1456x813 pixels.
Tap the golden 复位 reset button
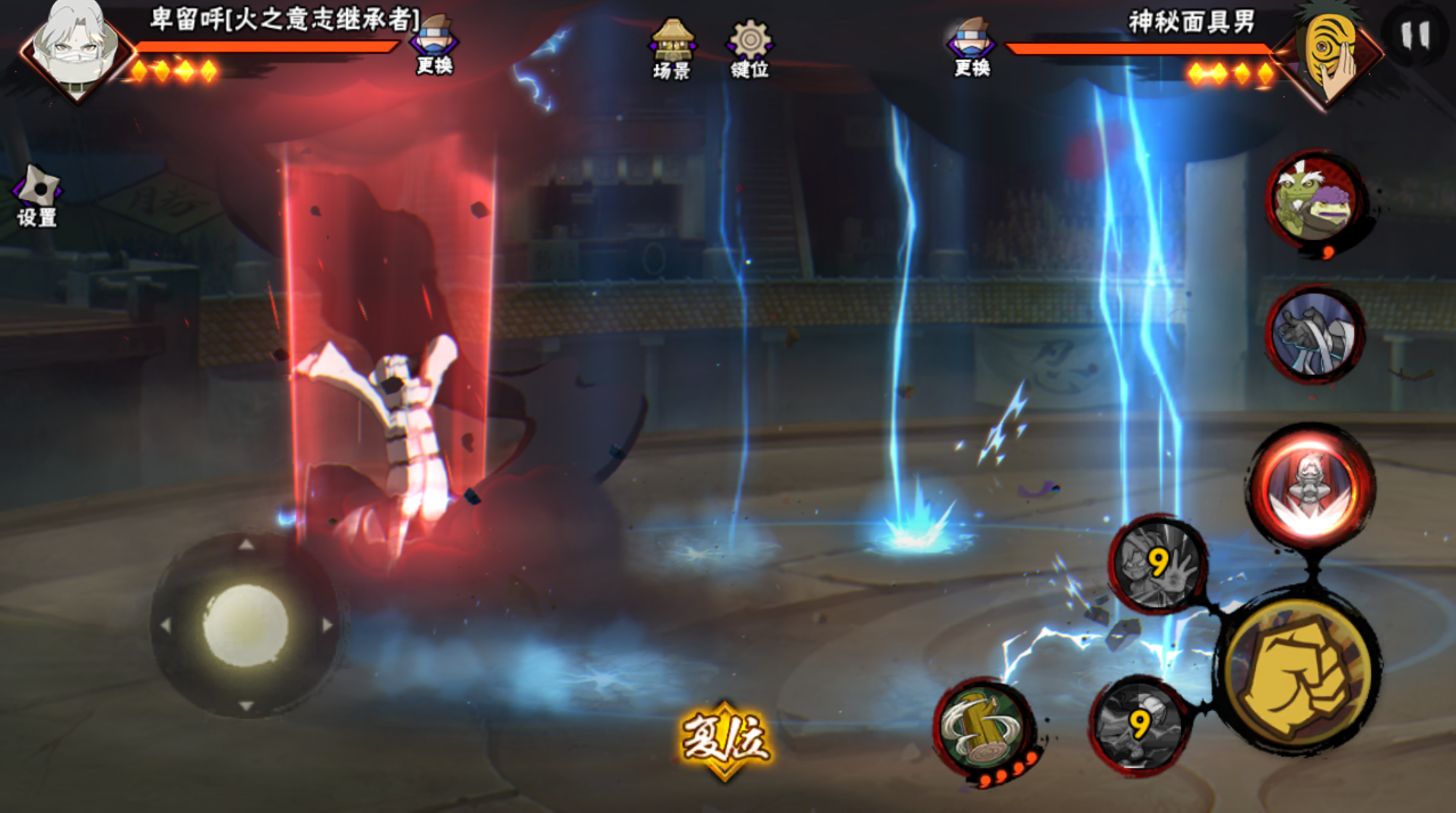(x=725, y=739)
